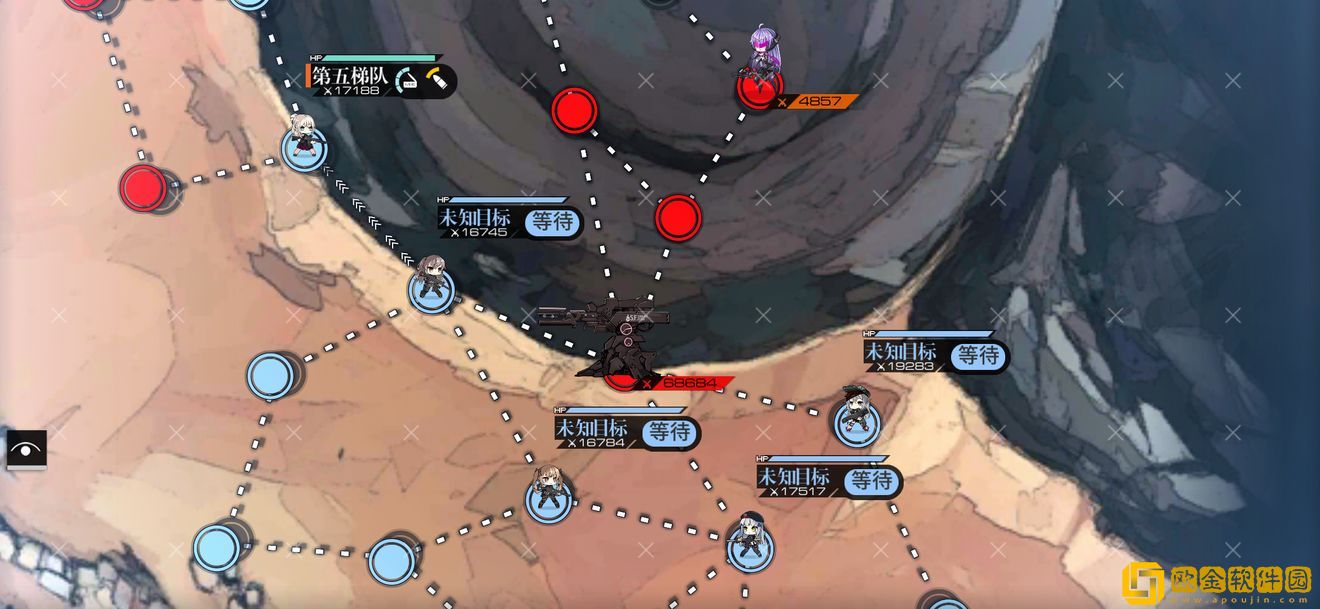The width and height of the screenshot is (1320, 609).
Task: Click 等待 beside the 17517 unknown target
Action: (872, 481)
